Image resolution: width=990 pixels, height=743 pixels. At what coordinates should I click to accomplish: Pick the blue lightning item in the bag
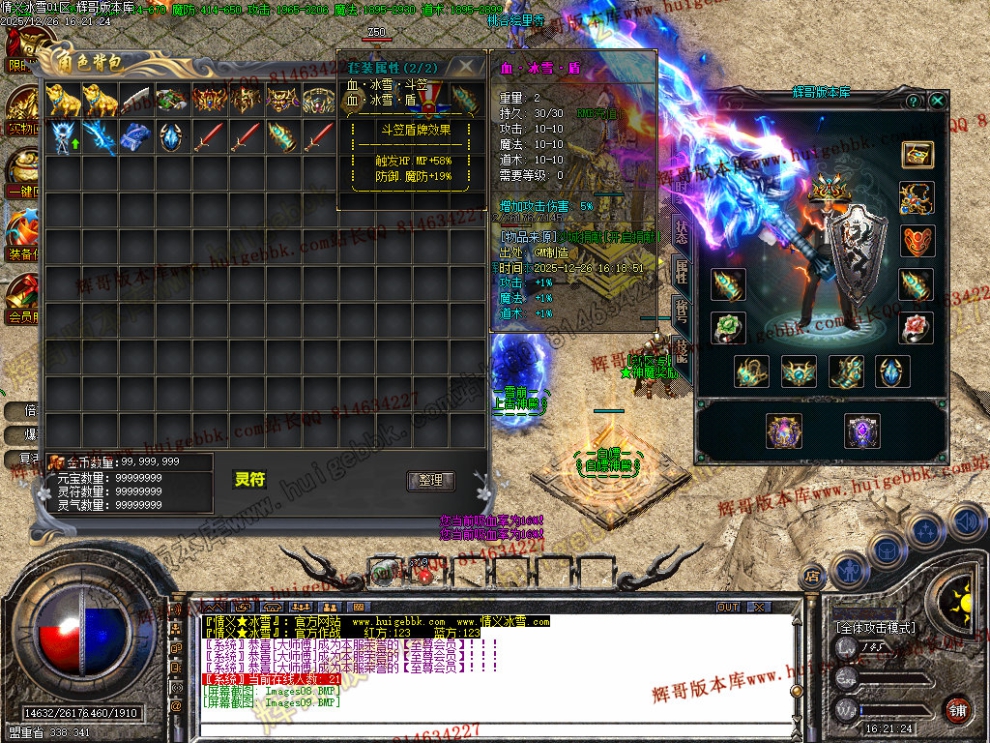[99, 137]
